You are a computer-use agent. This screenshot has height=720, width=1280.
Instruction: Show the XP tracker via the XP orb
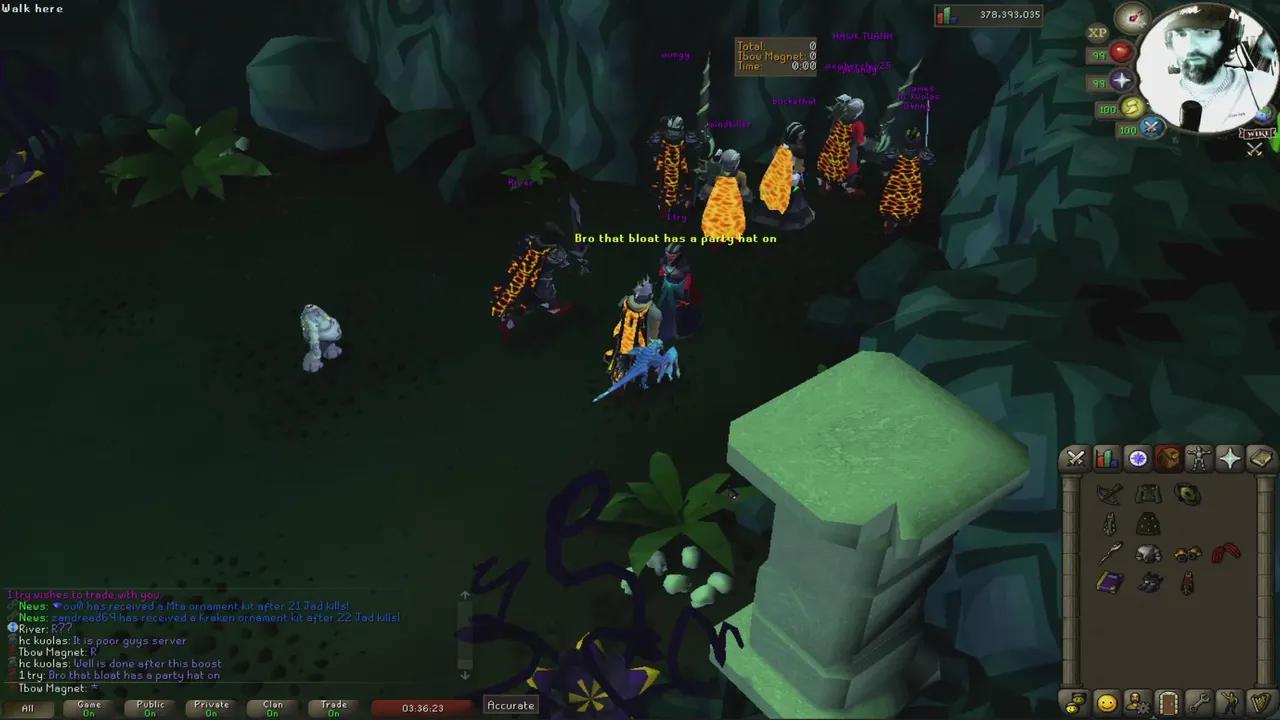pyautogui.click(x=1097, y=33)
